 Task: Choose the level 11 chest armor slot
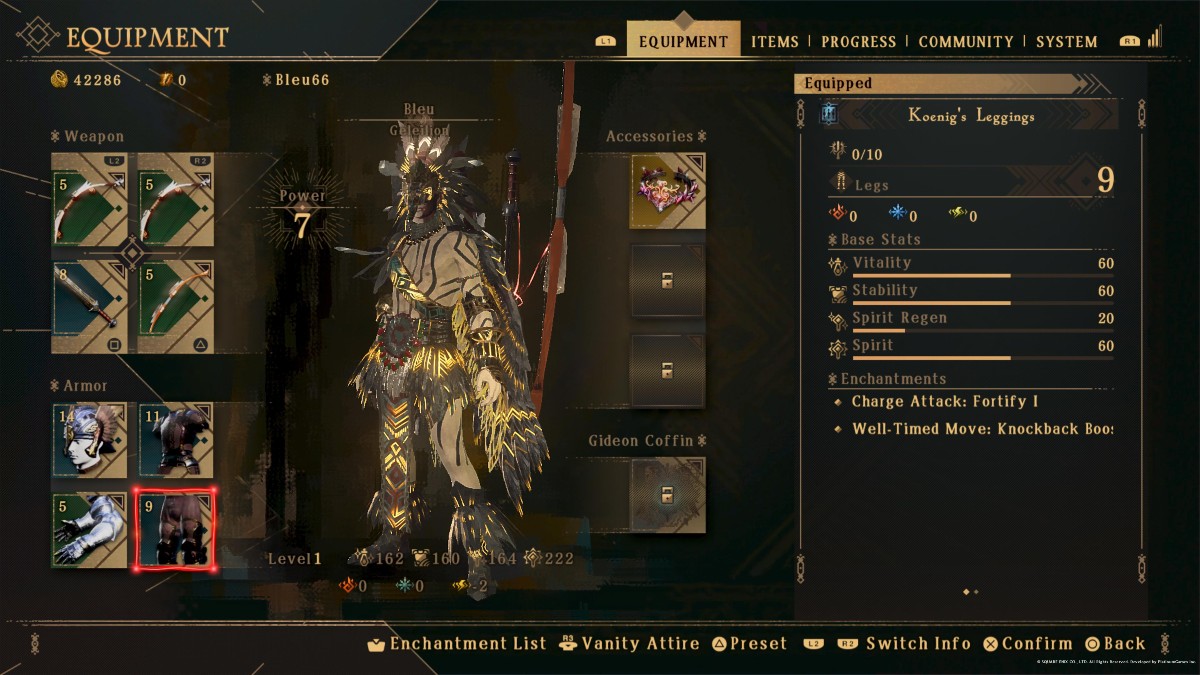[x=176, y=440]
